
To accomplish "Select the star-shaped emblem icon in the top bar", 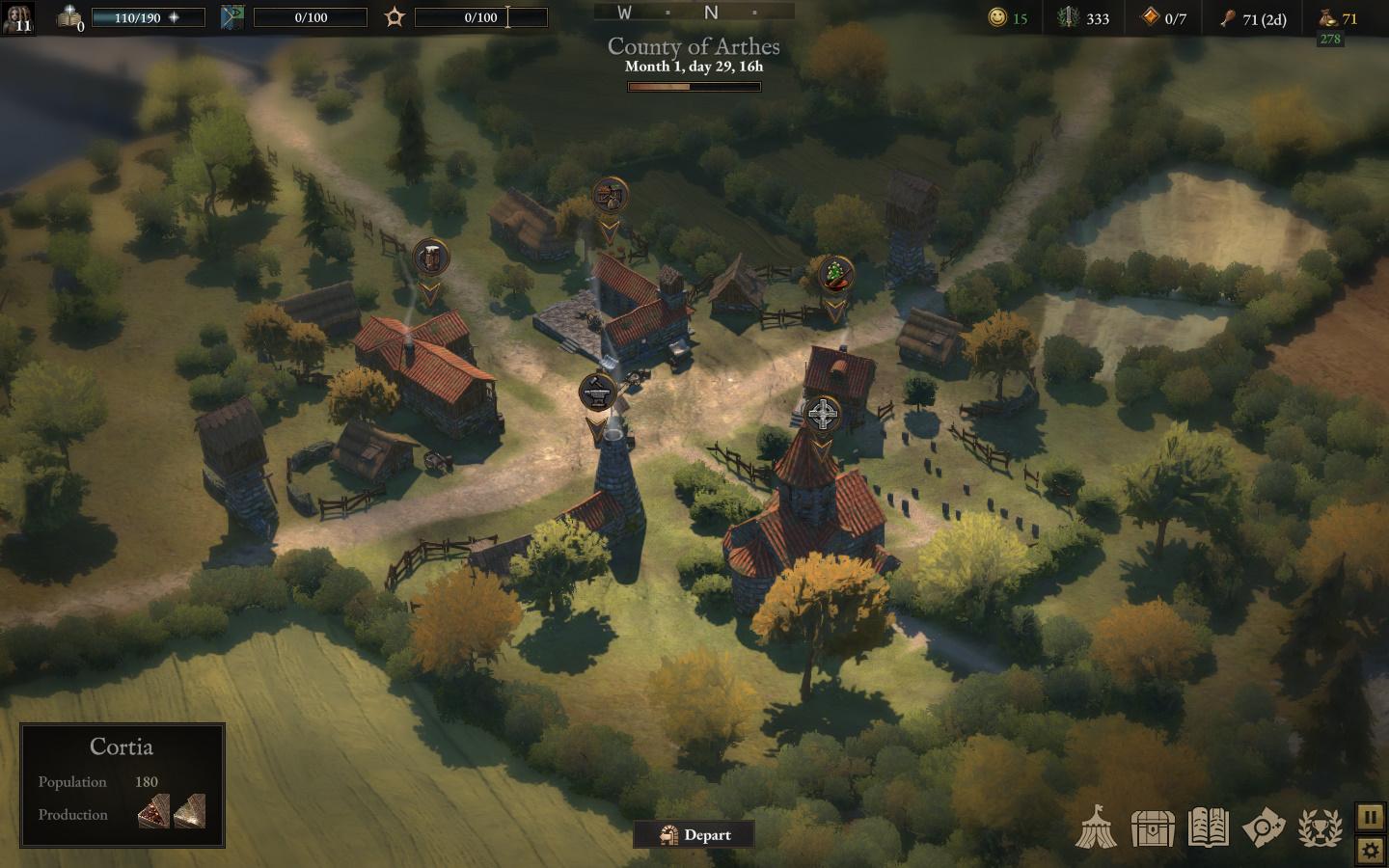I will (394, 17).
